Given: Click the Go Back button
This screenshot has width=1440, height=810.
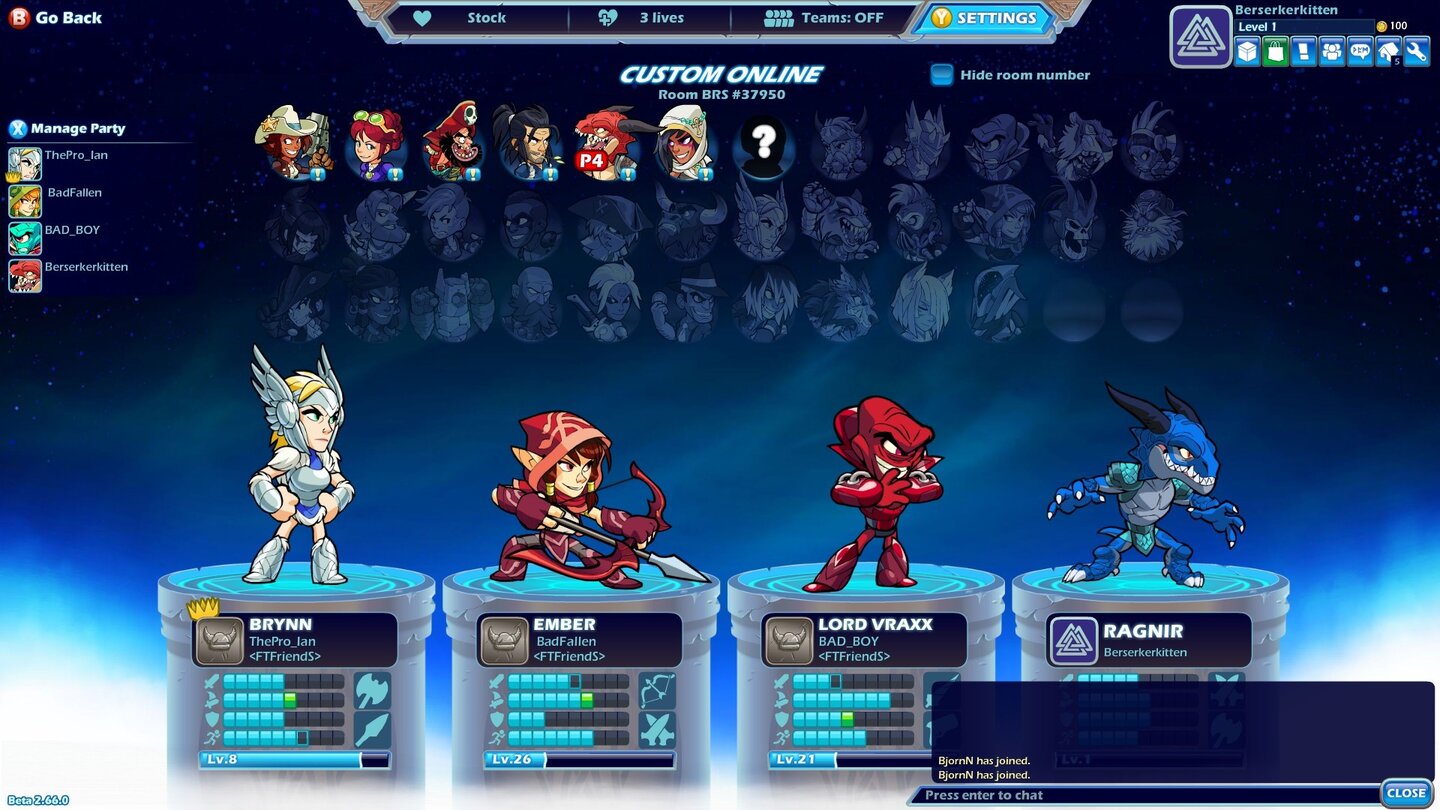Looking at the screenshot, I should [x=55, y=17].
